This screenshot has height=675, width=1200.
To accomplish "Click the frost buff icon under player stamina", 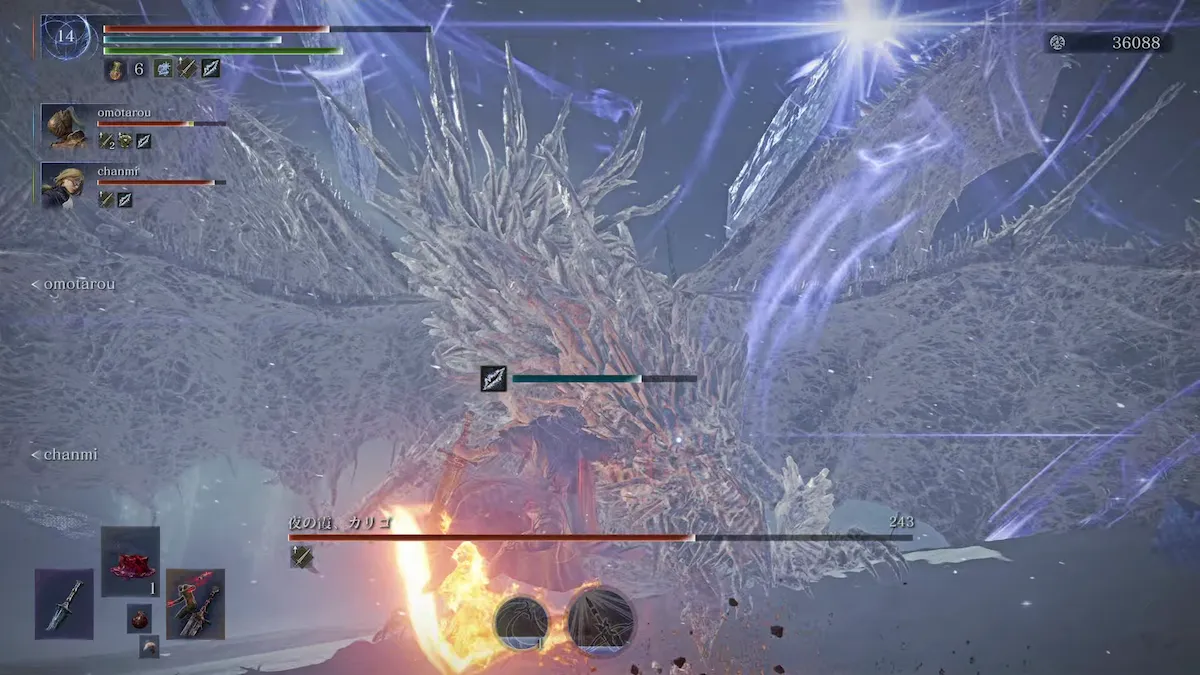I will pos(163,69).
